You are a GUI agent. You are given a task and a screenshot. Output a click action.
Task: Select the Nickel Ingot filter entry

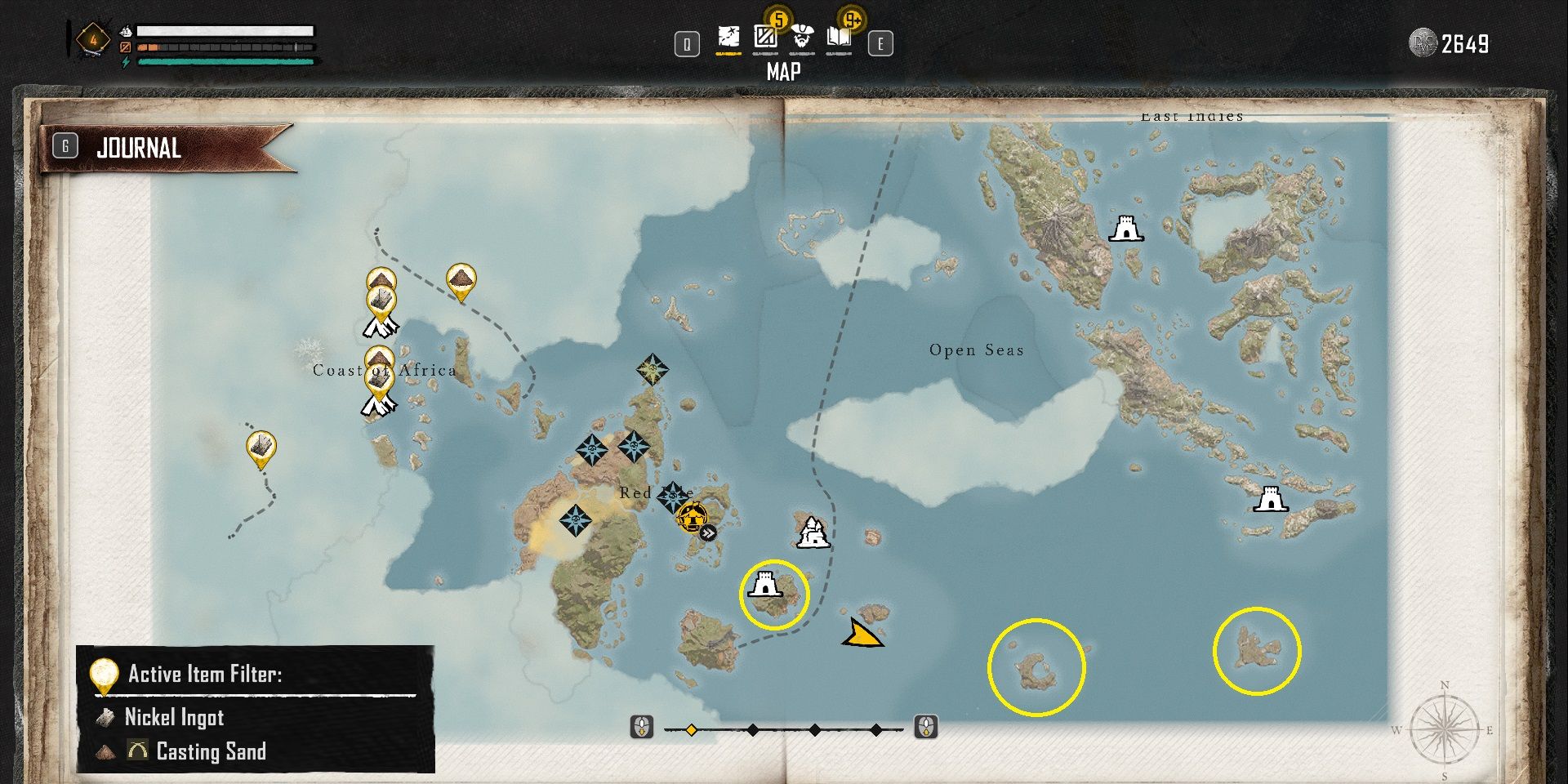(173, 717)
